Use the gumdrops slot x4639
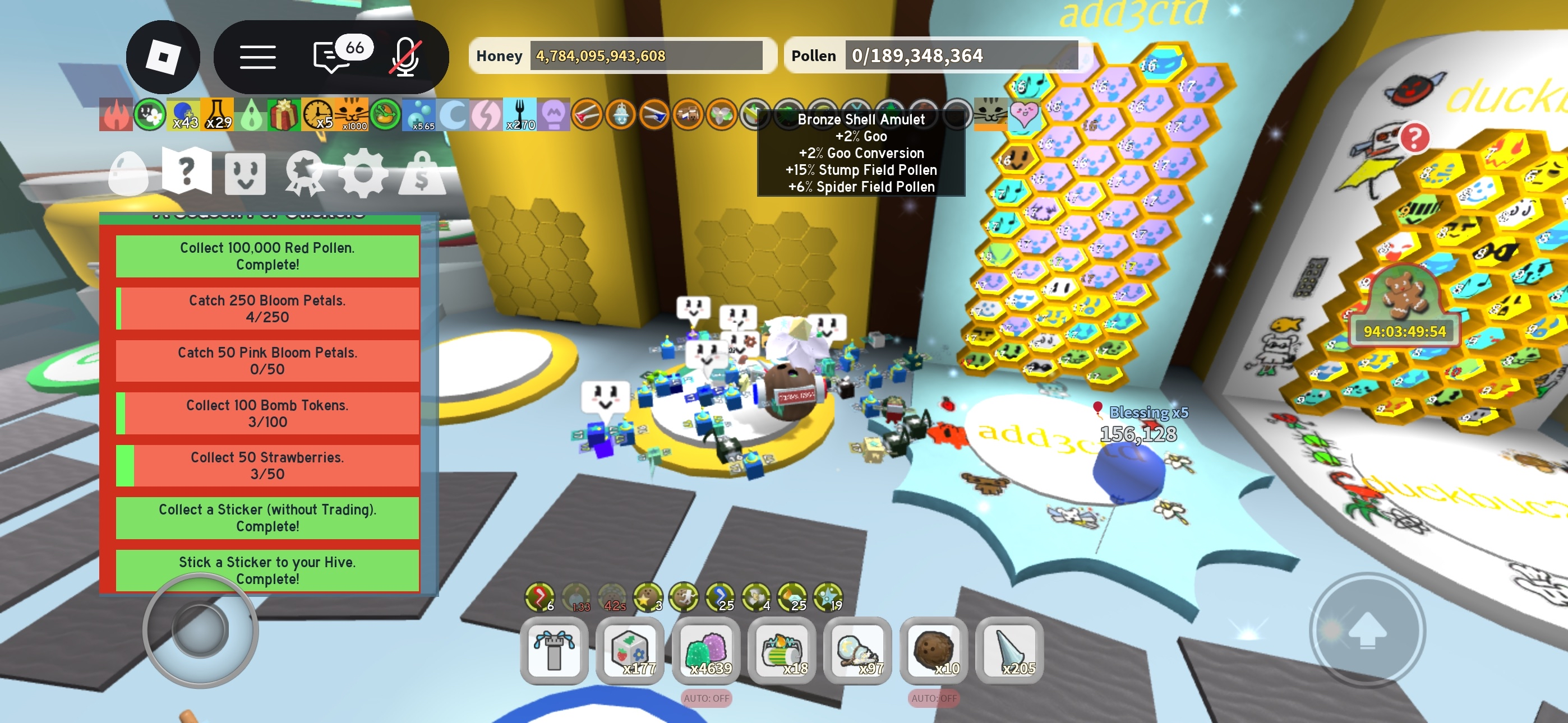 (706, 651)
